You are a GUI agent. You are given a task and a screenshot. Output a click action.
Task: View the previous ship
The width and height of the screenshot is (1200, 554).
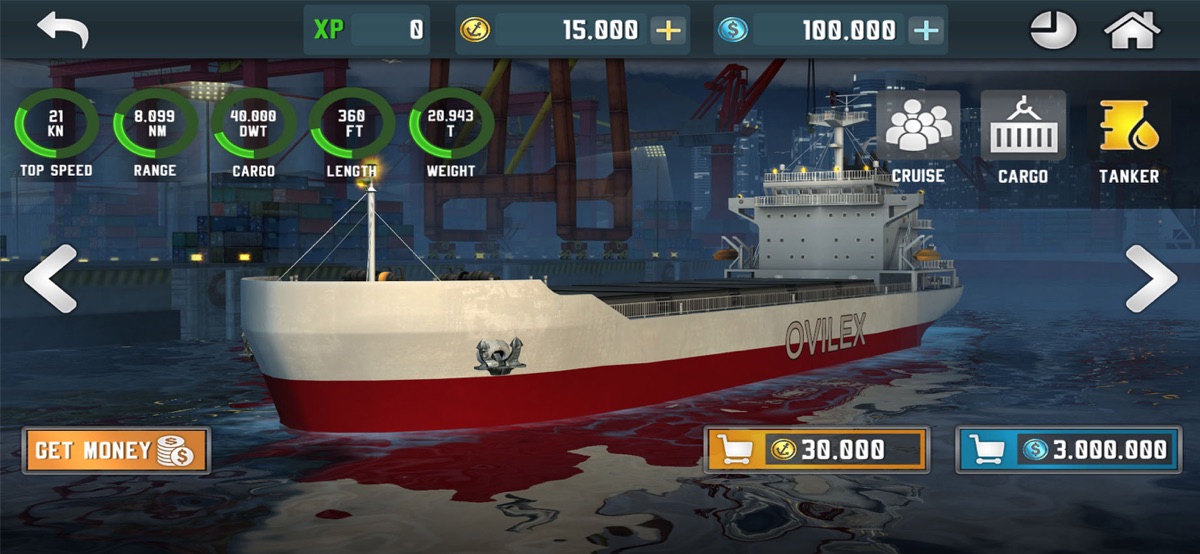50,279
